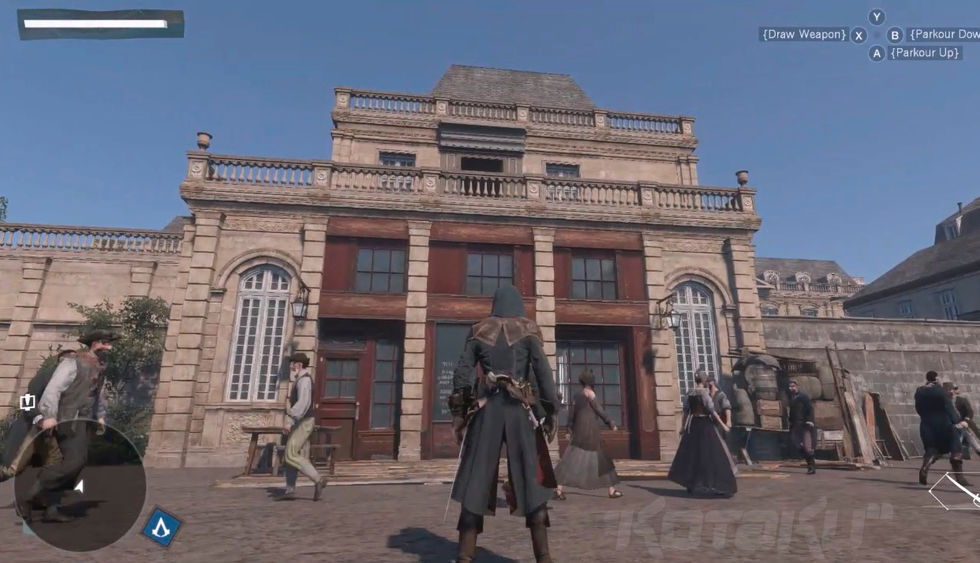Click the circular minimap
Image resolution: width=980 pixels, height=563 pixels.
[x=80, y=486]
